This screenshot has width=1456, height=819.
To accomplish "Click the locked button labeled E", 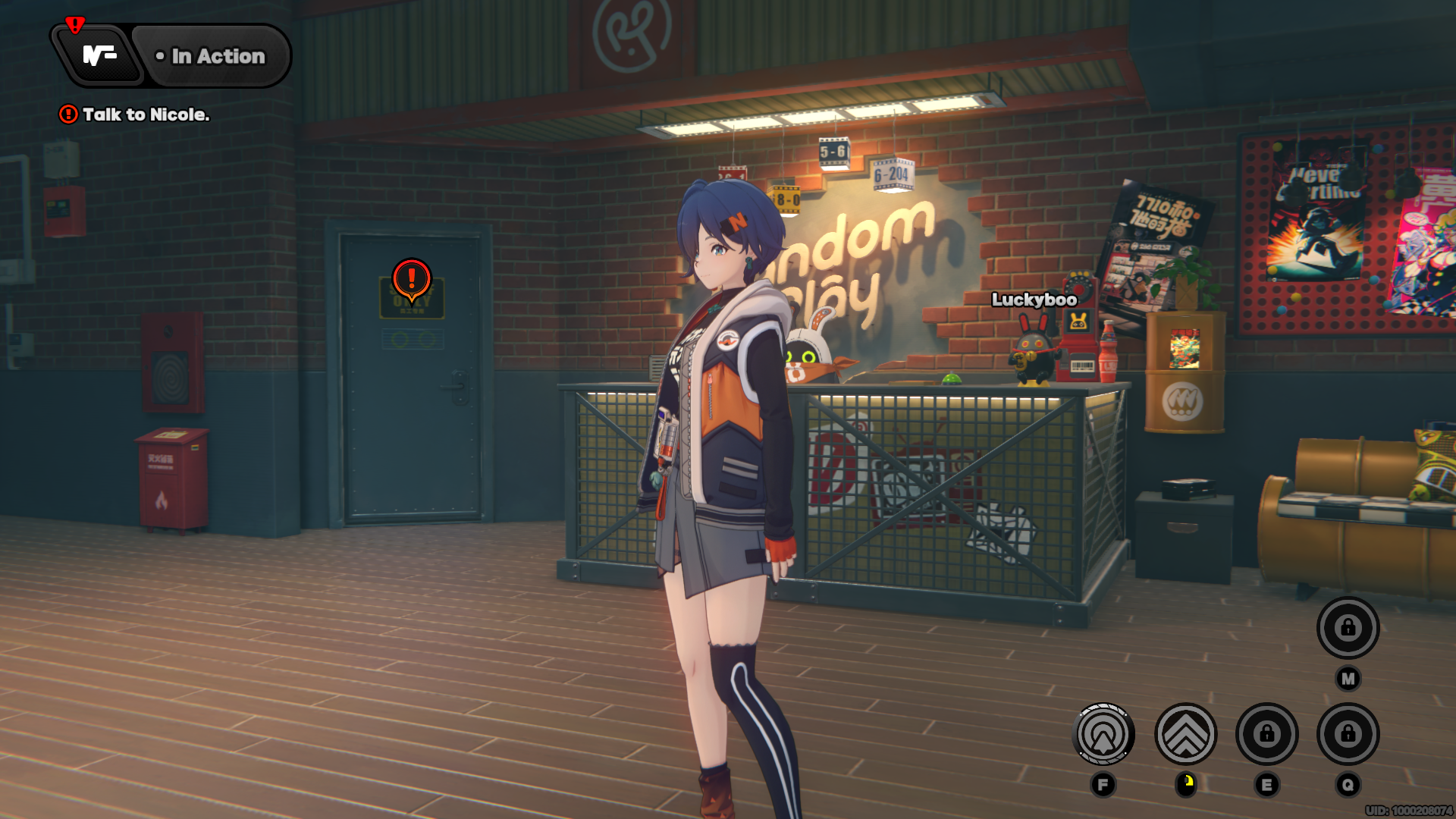I will 1266,734.
